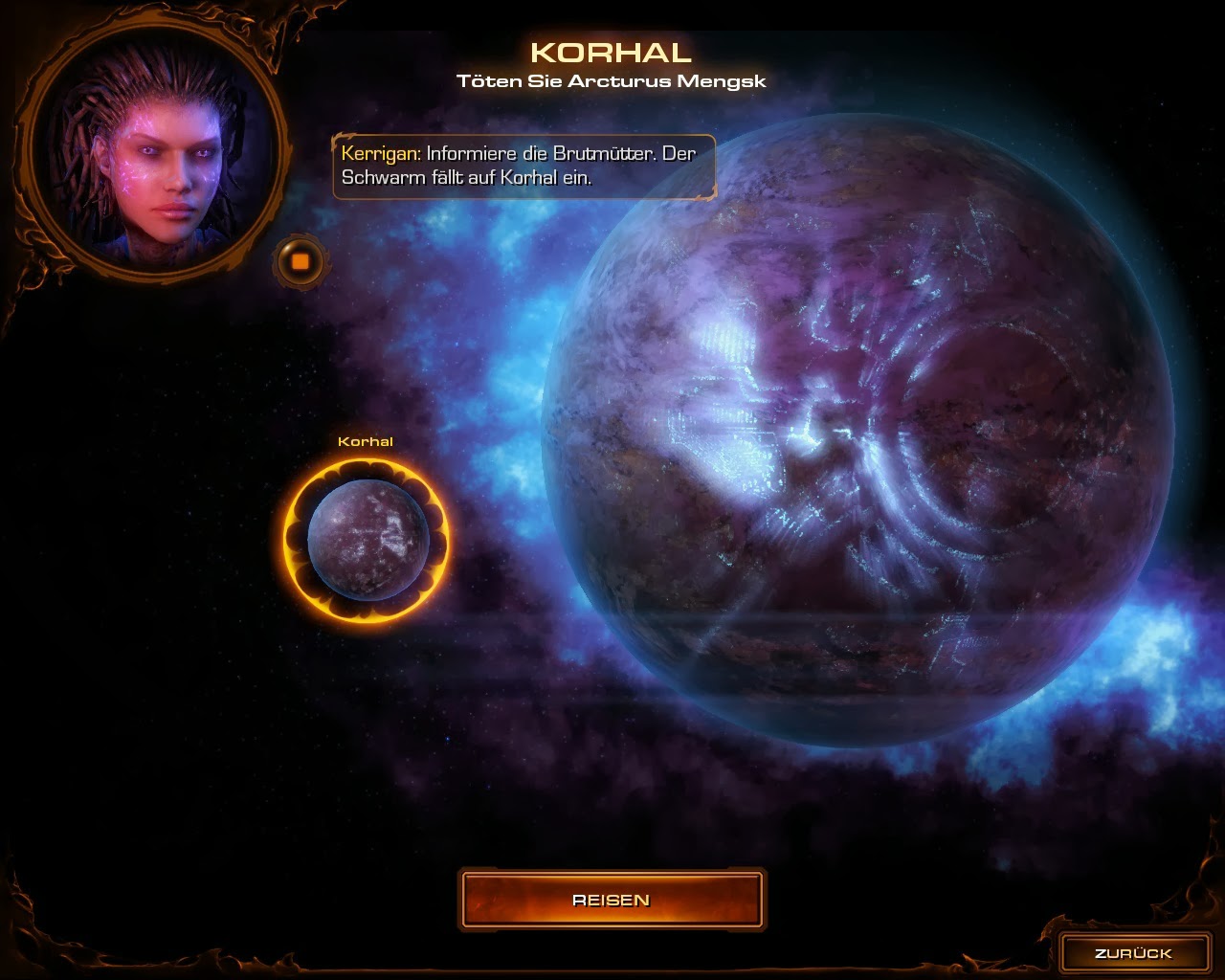Open Kerrigan's dialog box to replay the message

tap(523, 167)
